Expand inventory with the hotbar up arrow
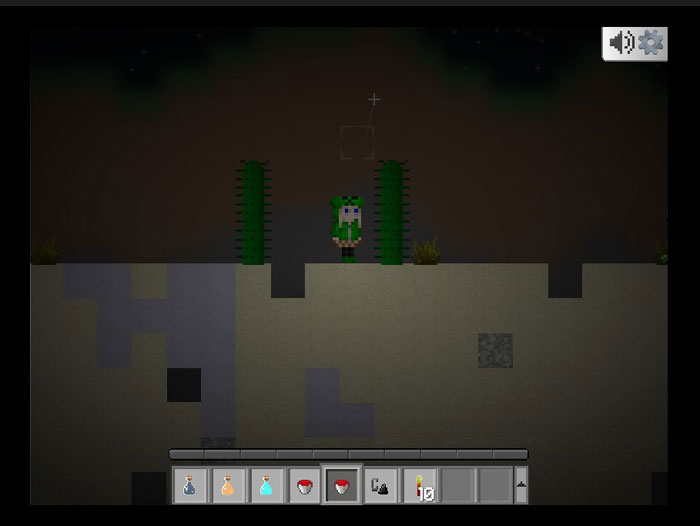Viewport: 700px width, 526px height. [x=520, y=486]
